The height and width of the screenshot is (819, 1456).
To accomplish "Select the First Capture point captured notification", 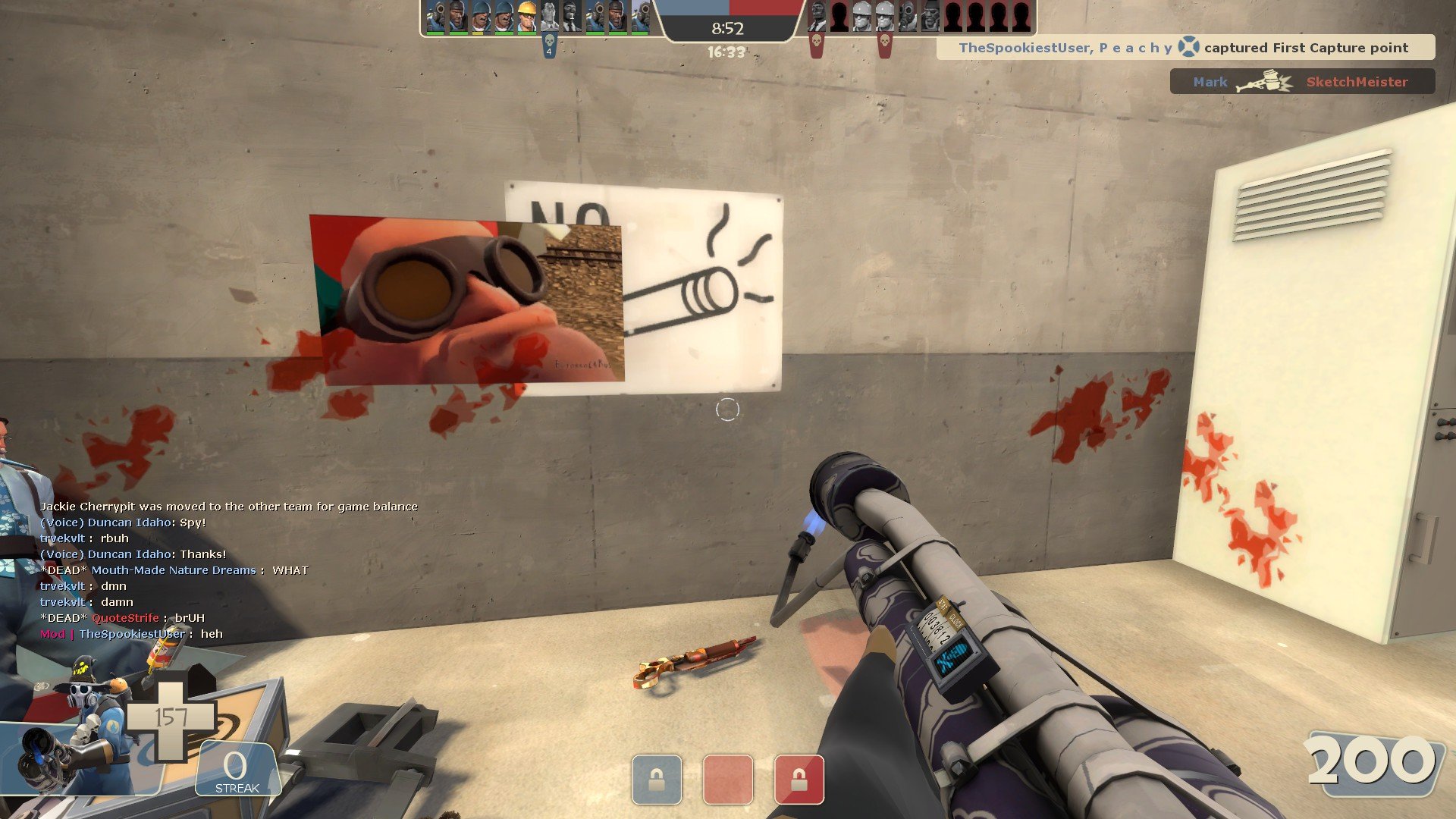I will click(1185, 48).
